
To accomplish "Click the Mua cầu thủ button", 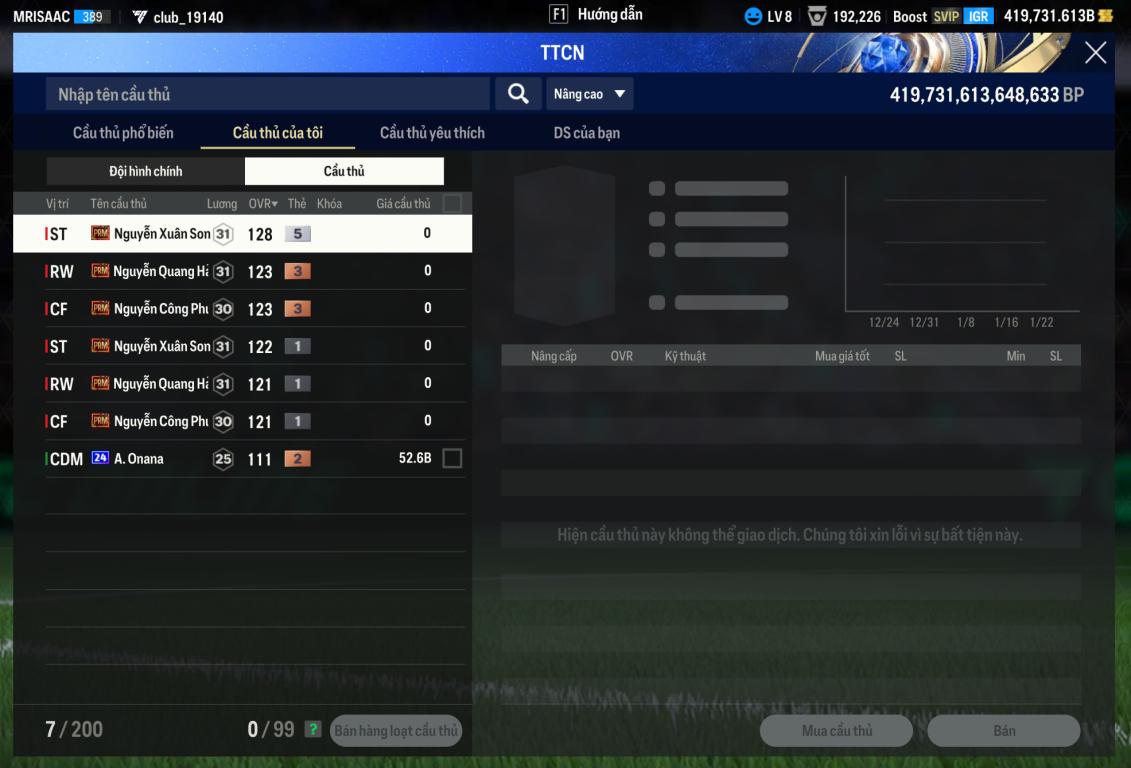I will pos(837,731).
